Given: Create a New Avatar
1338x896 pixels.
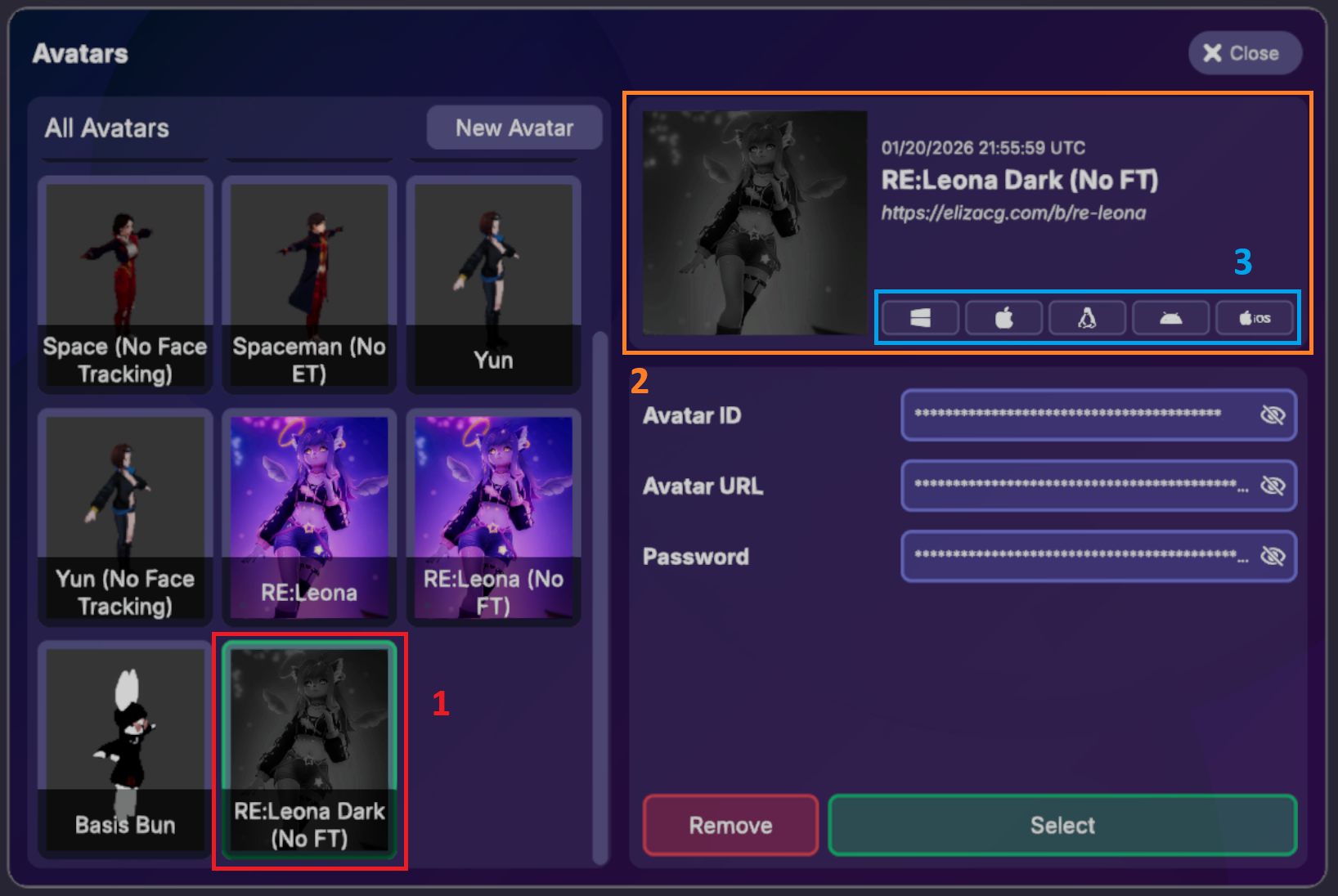Looking at the screenshot, I should [514, 128].
